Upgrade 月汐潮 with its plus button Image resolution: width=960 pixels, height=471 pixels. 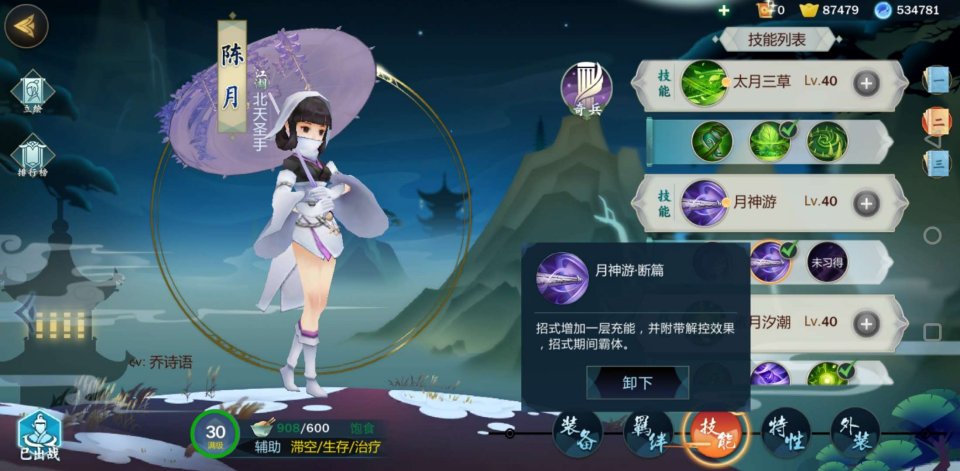(866, 323)
